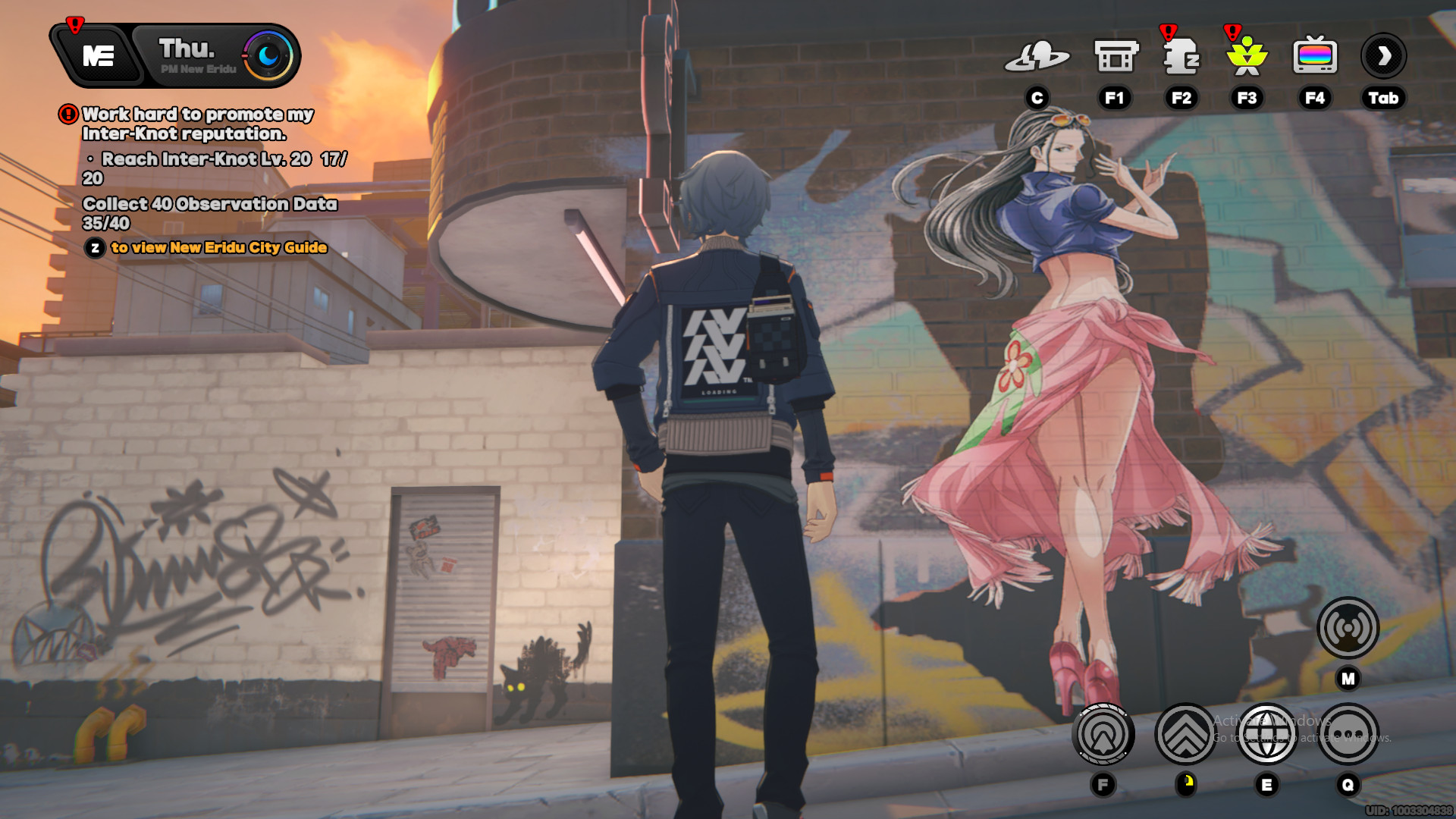Click the rainbow camera lens dial
The width and height of the screenshot is (1456, 819).
click(x=267, y=55)
